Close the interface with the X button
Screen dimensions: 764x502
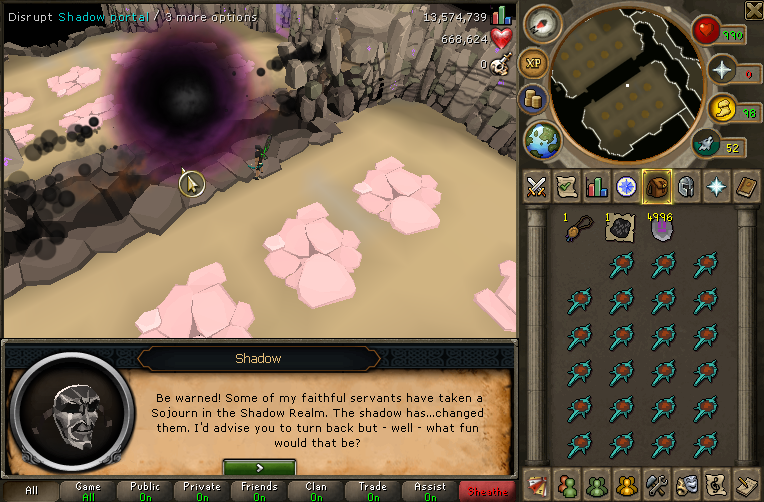coord(753,11)
